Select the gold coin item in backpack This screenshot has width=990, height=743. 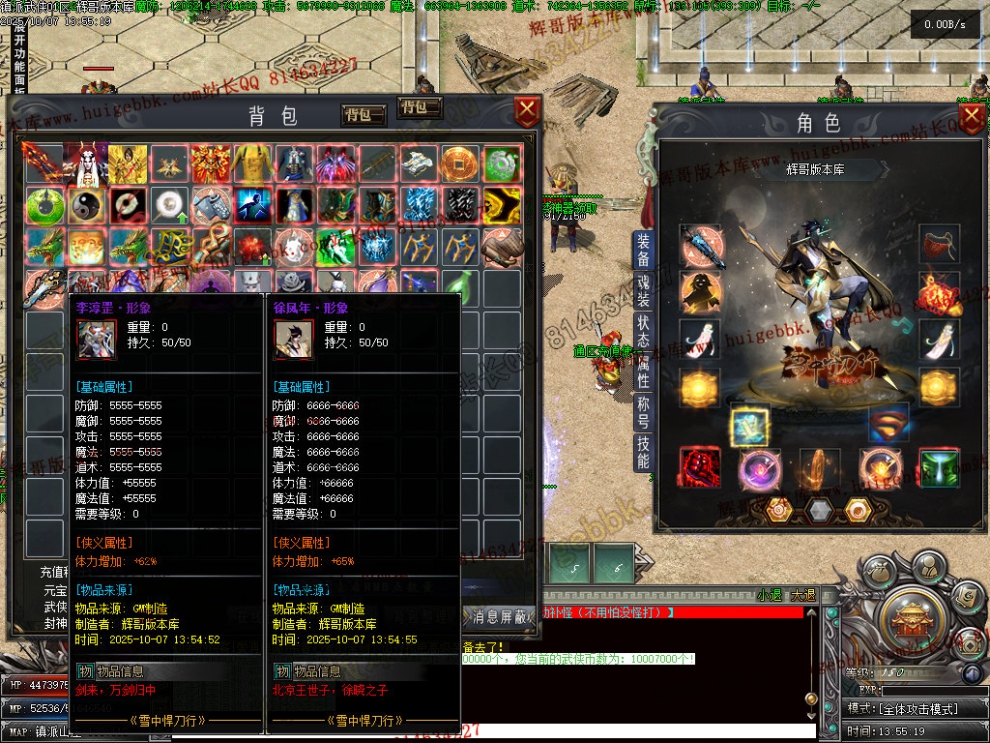point(459,163)
